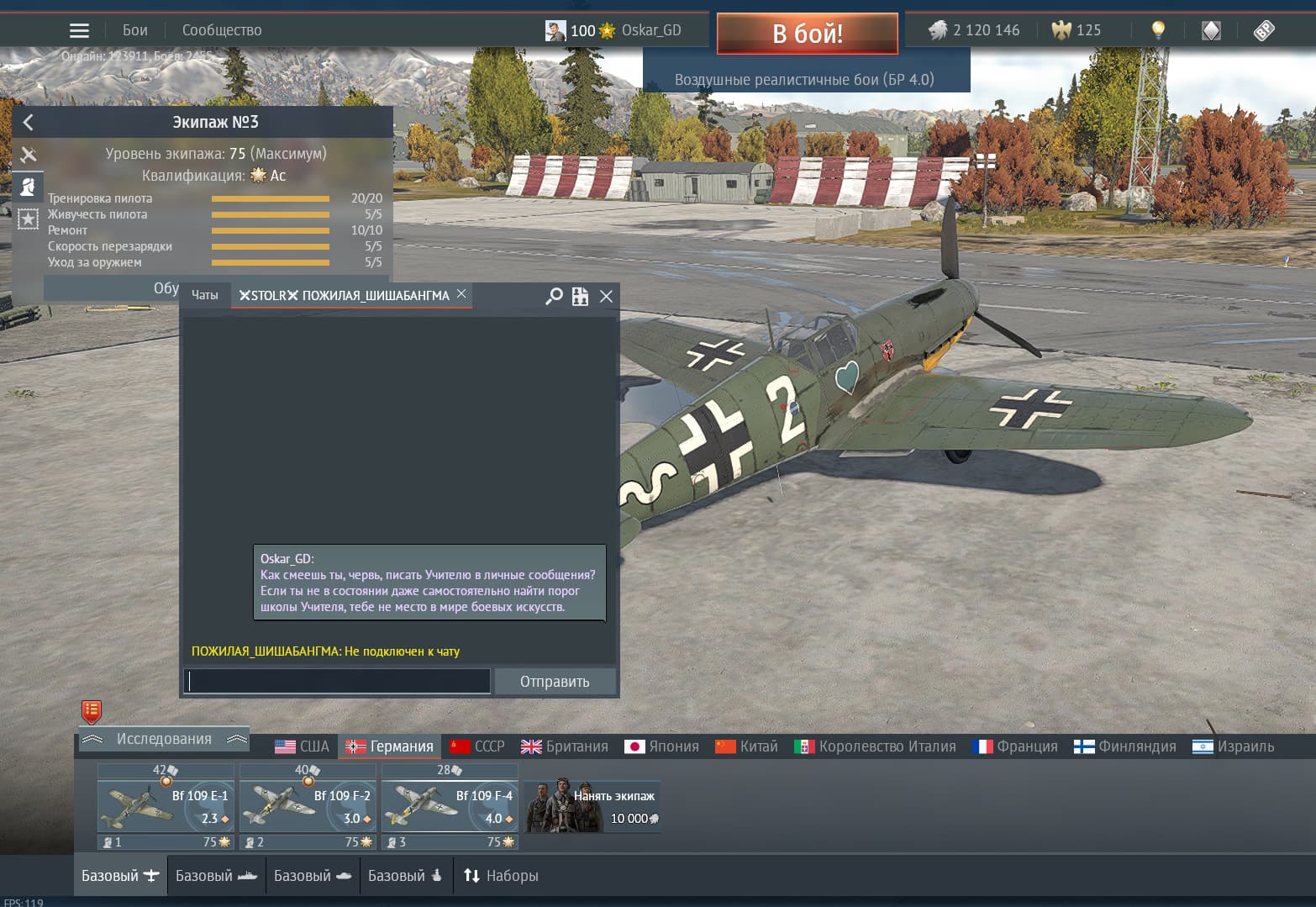Image resolution: width=1316 pixels, height=907 pixels.
Task: Open the hamburger main menu
Action: [x=79, y=31]
